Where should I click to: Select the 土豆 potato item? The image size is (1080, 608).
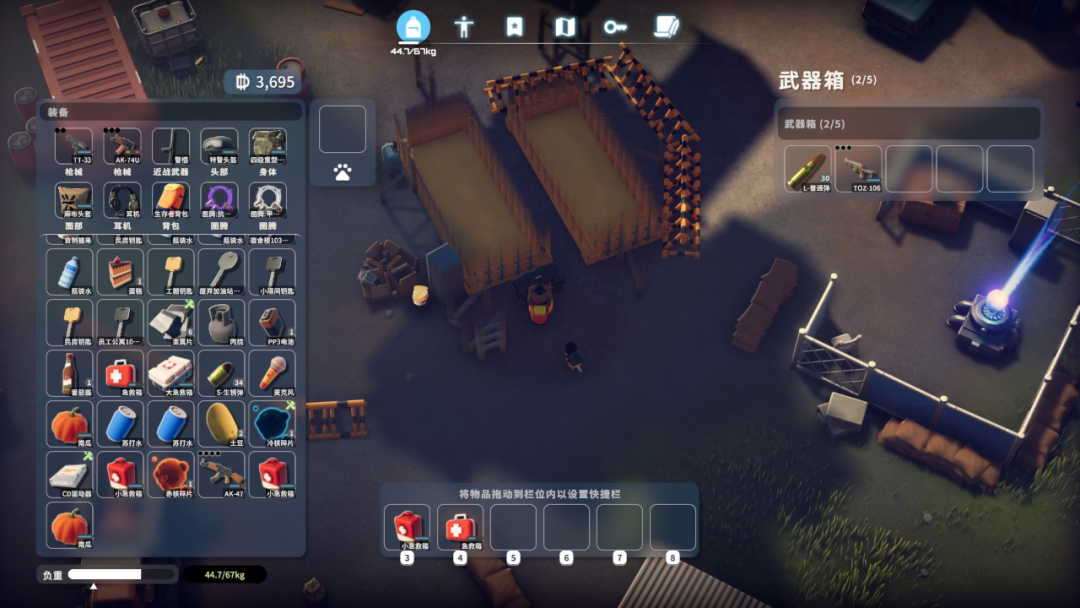221,423
